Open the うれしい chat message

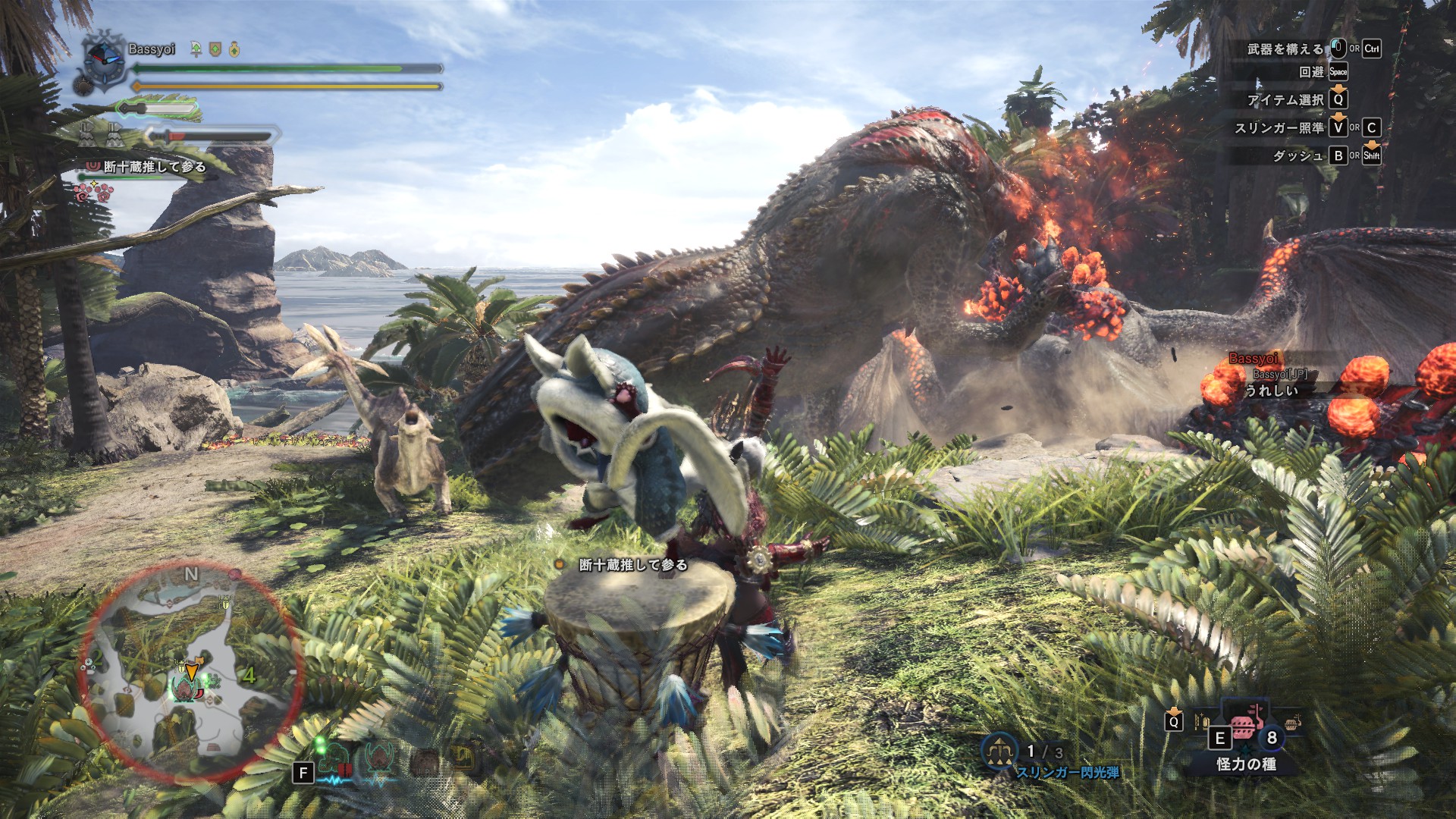[1271, 390]
